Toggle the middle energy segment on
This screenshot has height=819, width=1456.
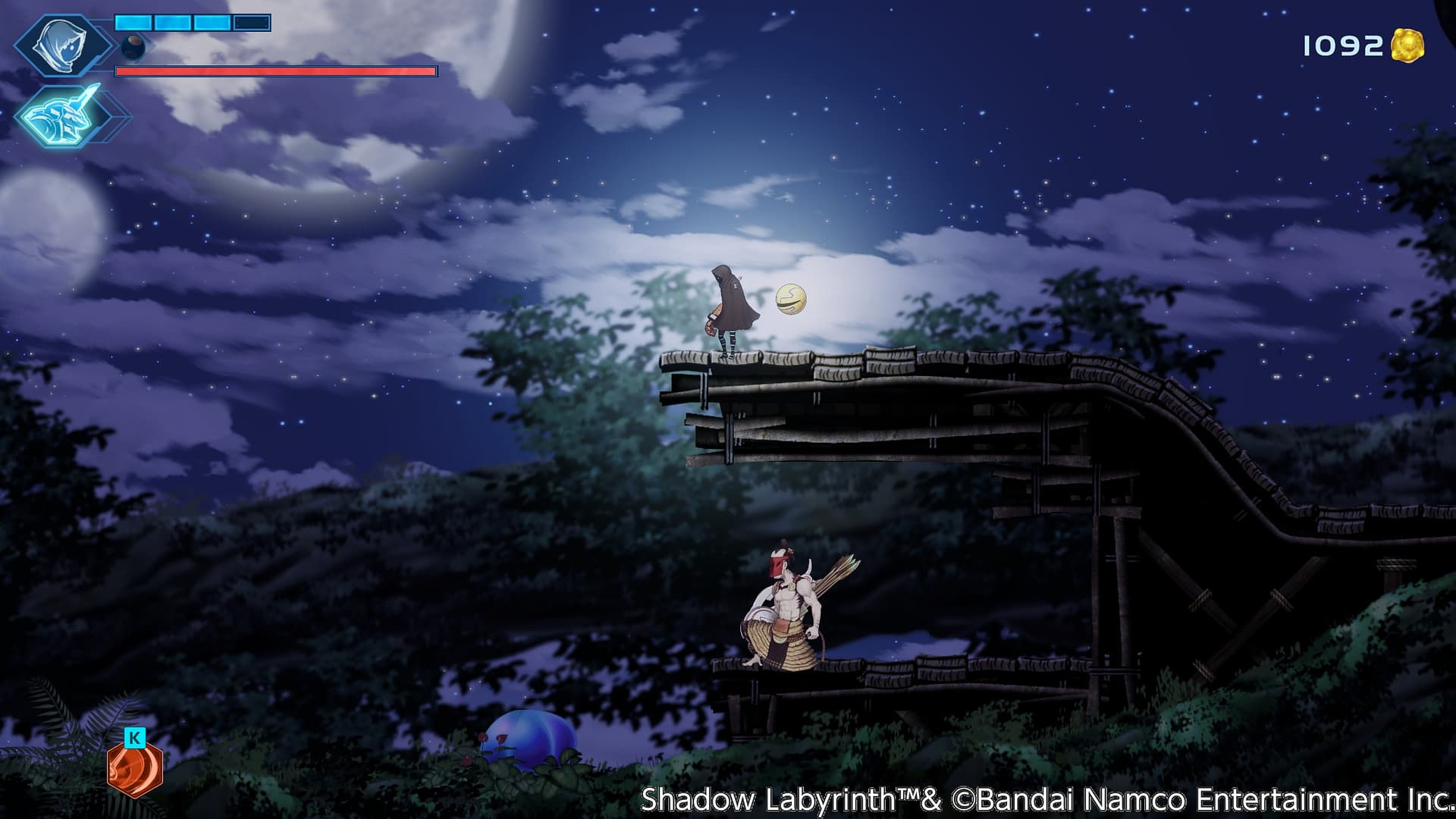172,22
